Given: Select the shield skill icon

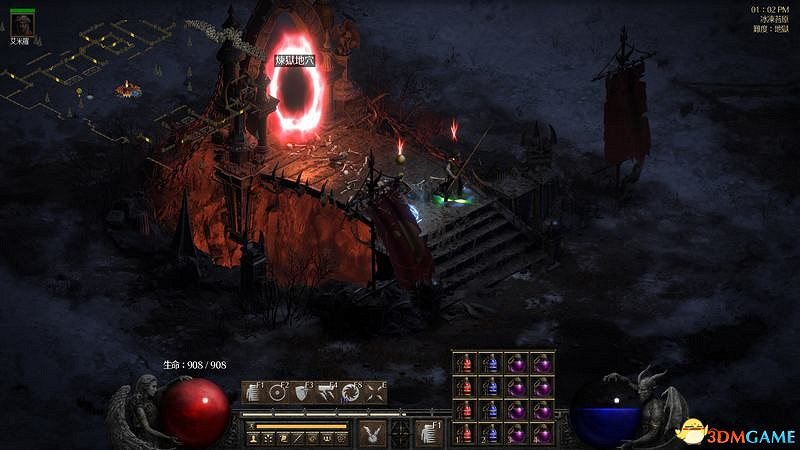Looking at the screenshot, I should [302, 393].
